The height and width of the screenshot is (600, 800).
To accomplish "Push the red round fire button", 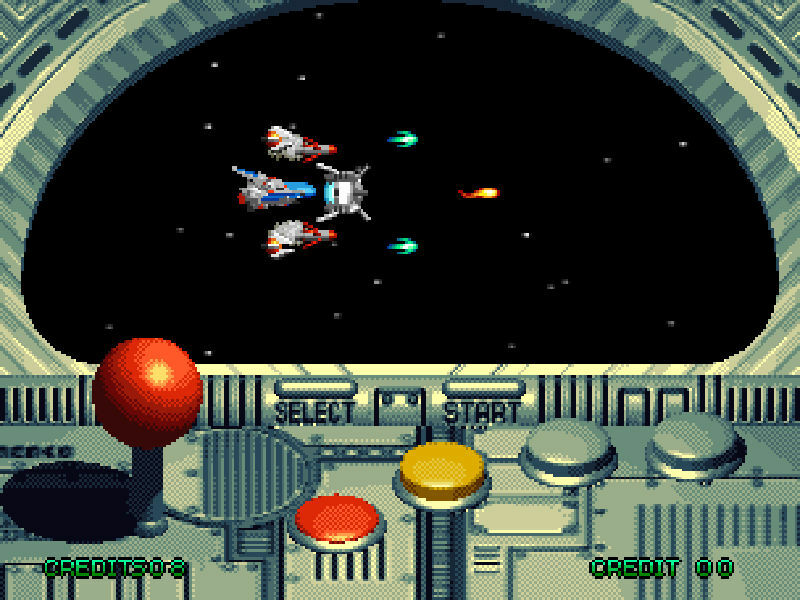I will [x=337, y=518].
